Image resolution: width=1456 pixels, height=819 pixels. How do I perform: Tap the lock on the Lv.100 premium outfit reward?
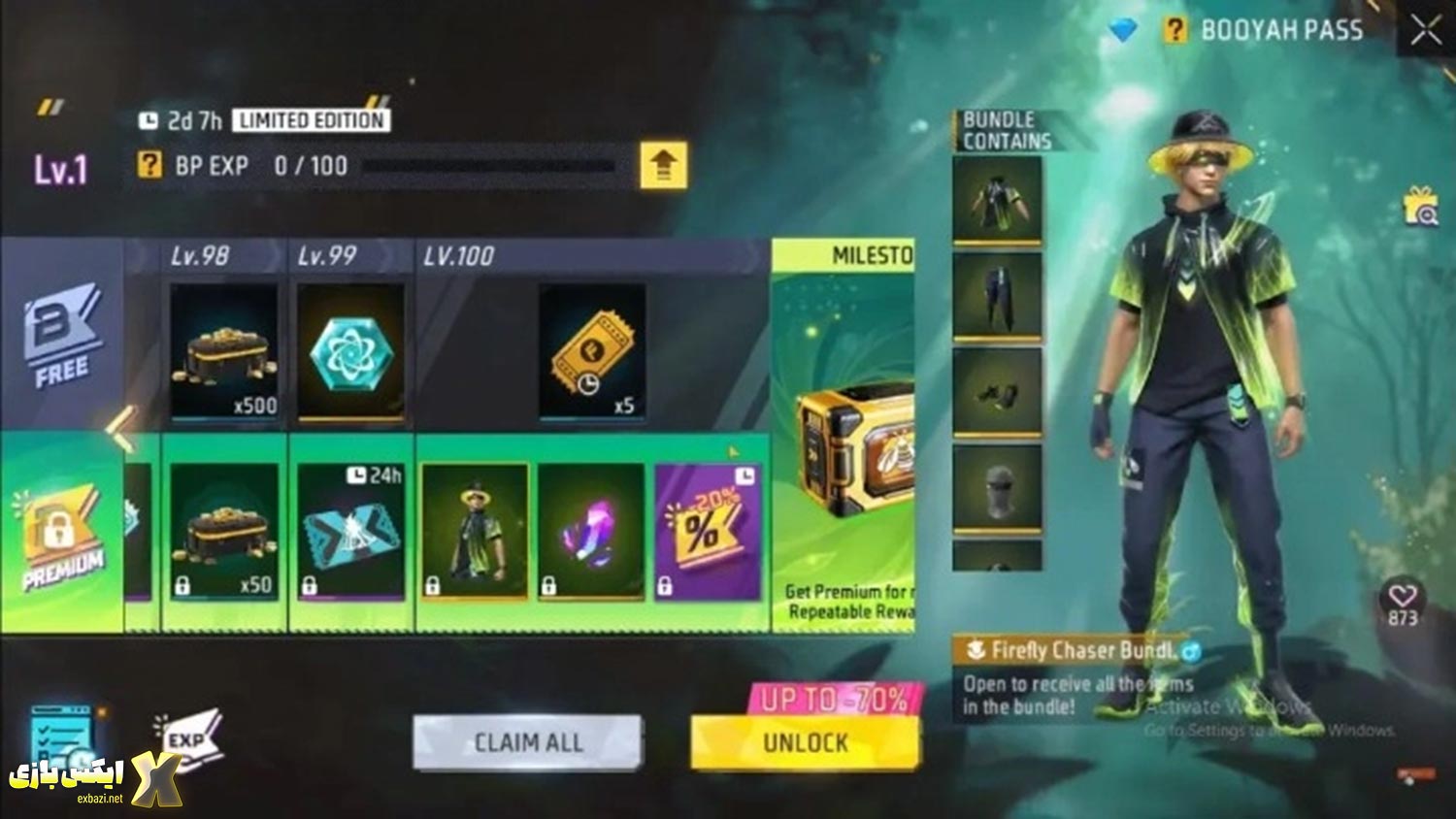click(434, 583)
